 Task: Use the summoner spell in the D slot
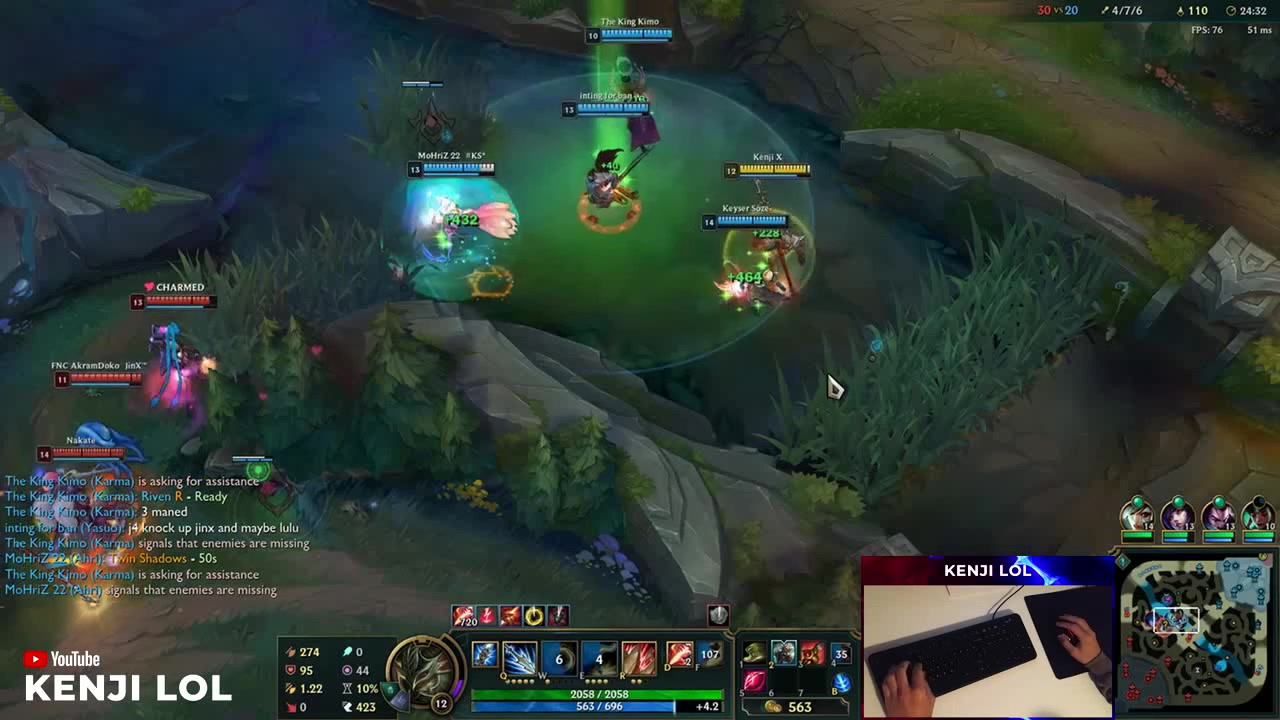pyautogui.click(x=679, y=655)
